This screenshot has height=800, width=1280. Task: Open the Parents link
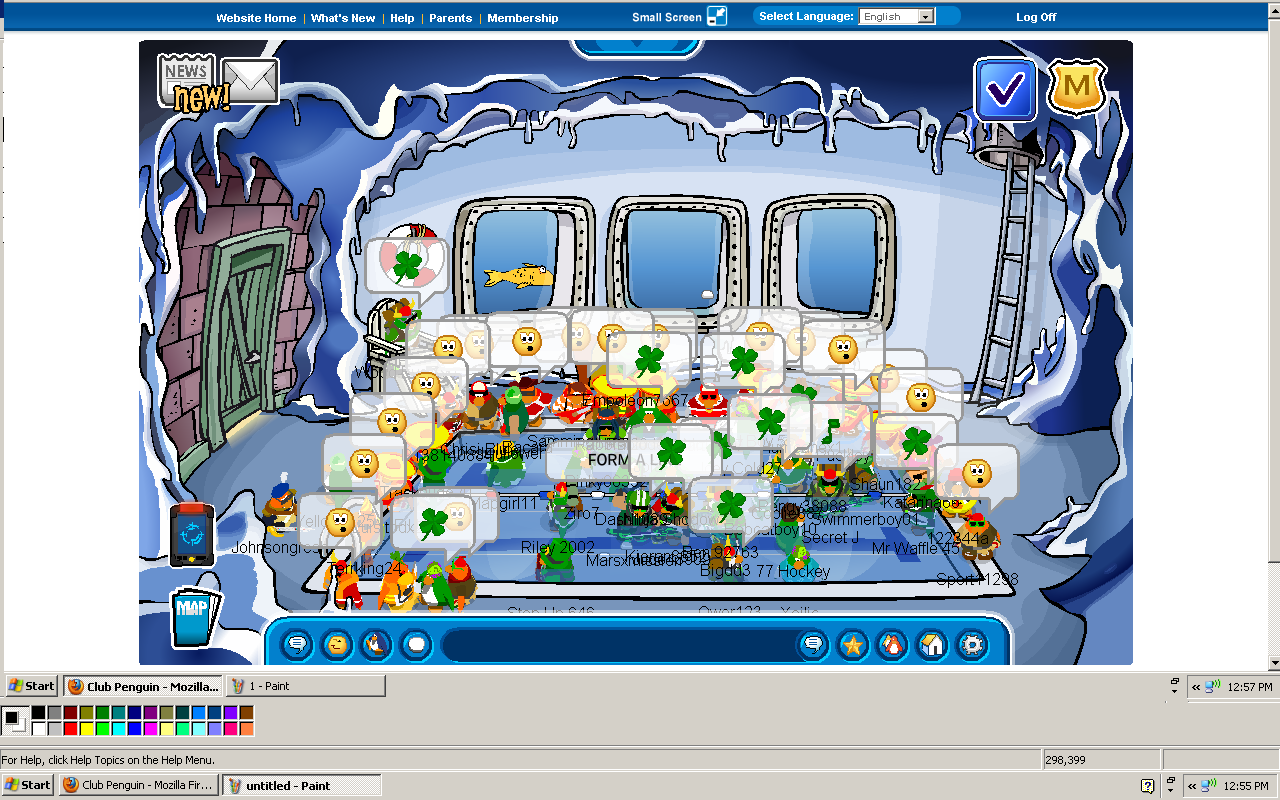tap(450, 18)
